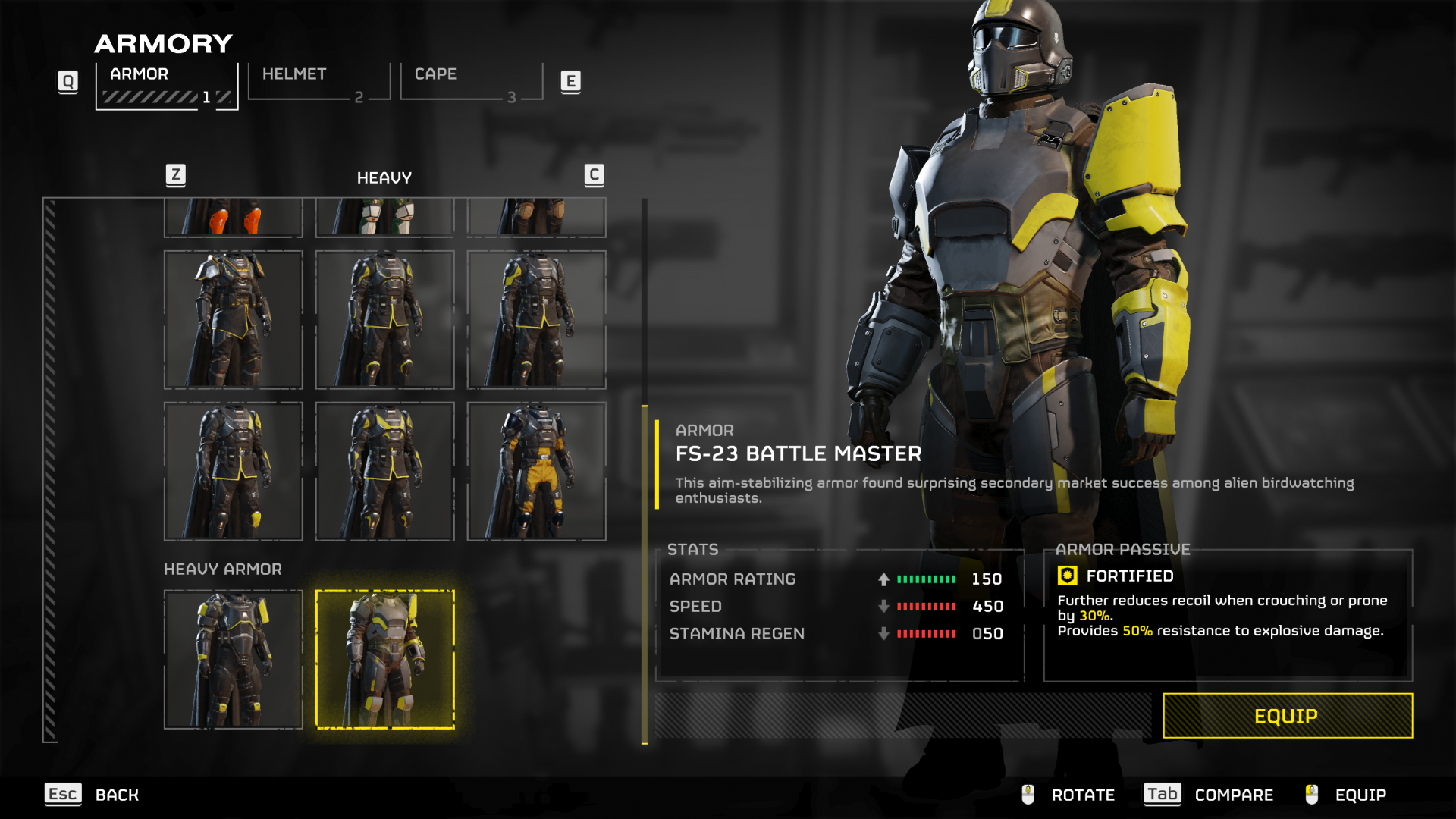Select the armor with yellow pants
Viewport: 1456px width, 819px height.
click(x=536, y=470)
